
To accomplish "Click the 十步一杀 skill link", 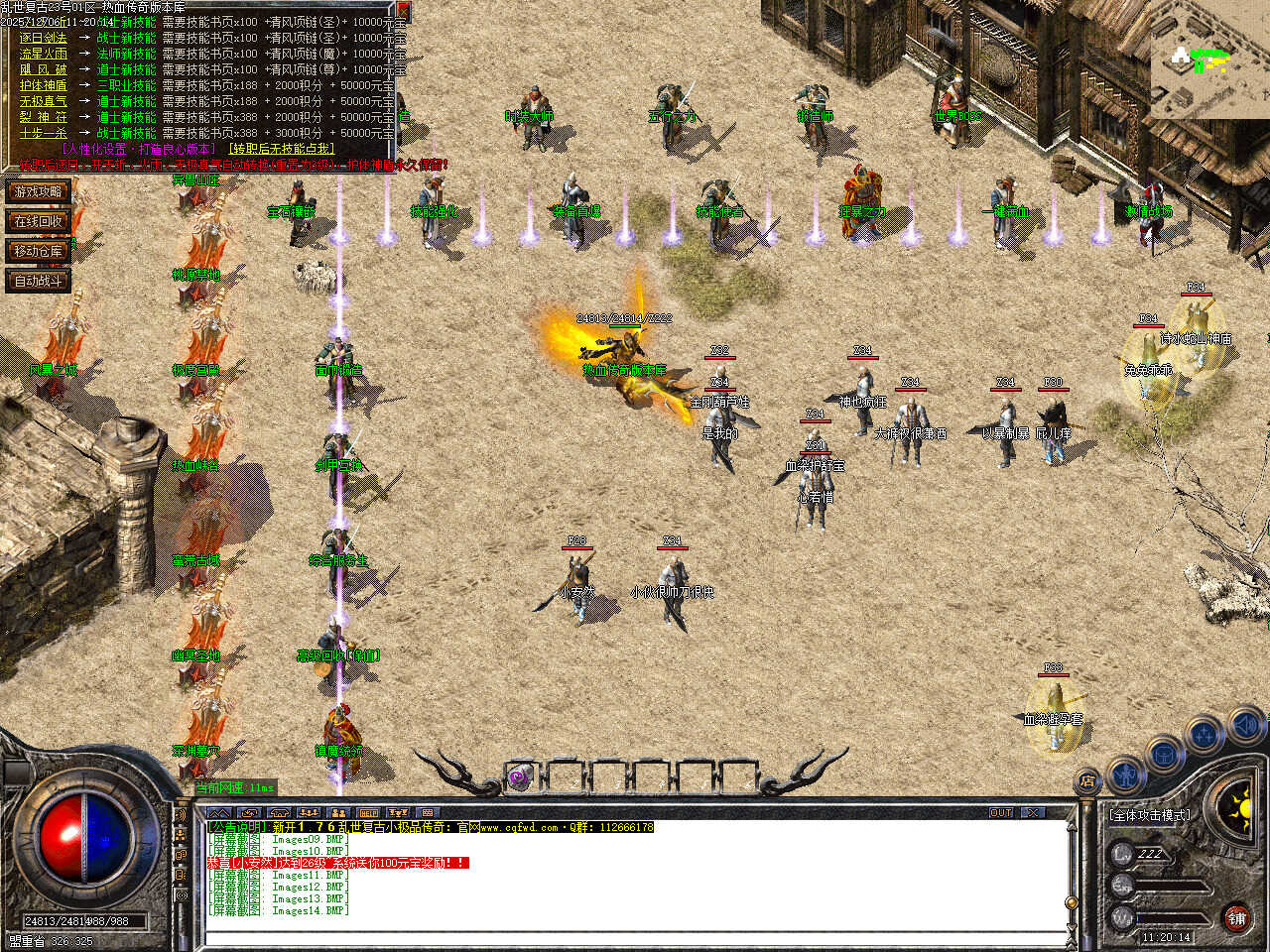I will [x=44, y=133].
